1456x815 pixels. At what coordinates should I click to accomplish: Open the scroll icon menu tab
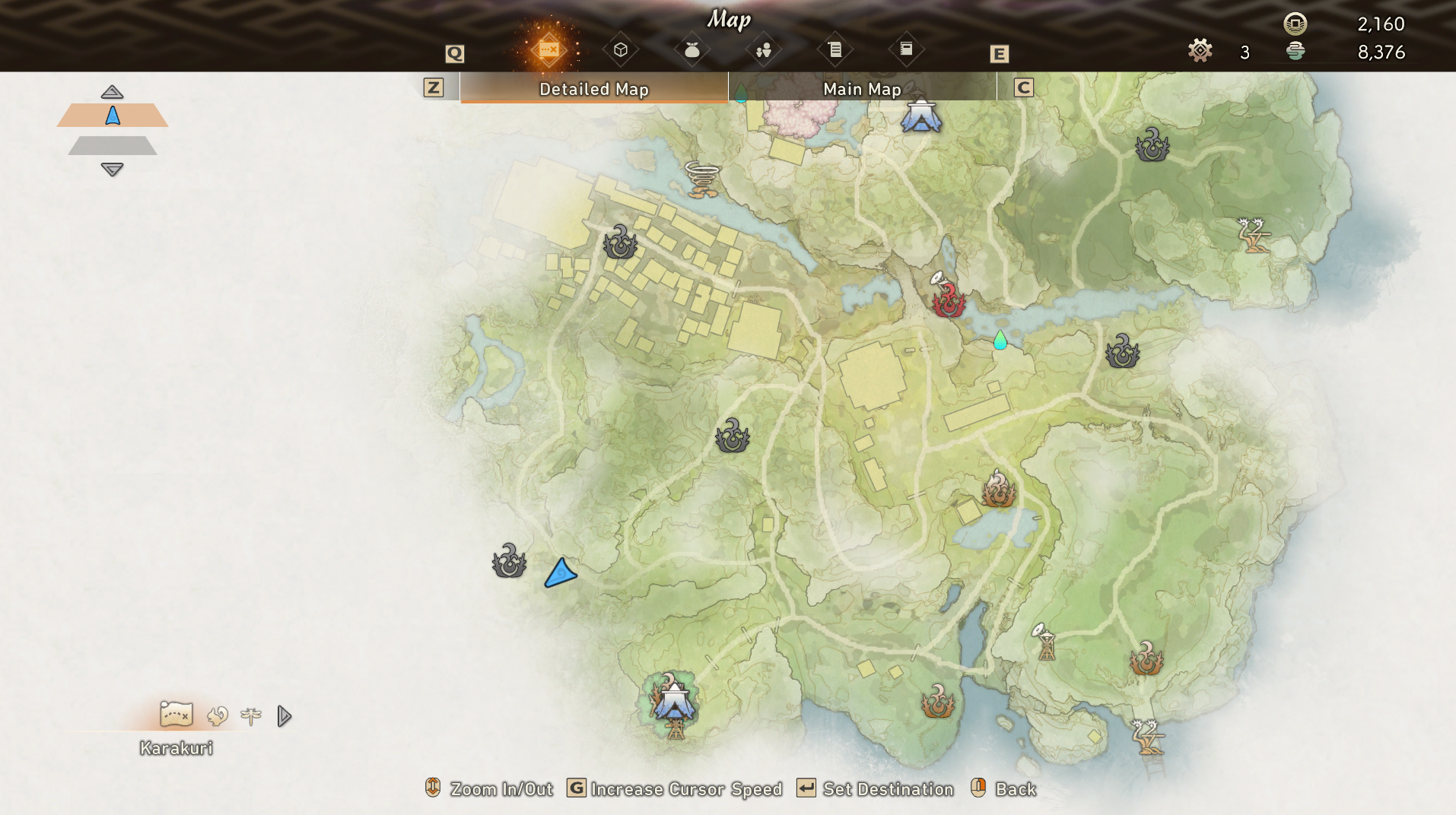(x=835, y=50)
